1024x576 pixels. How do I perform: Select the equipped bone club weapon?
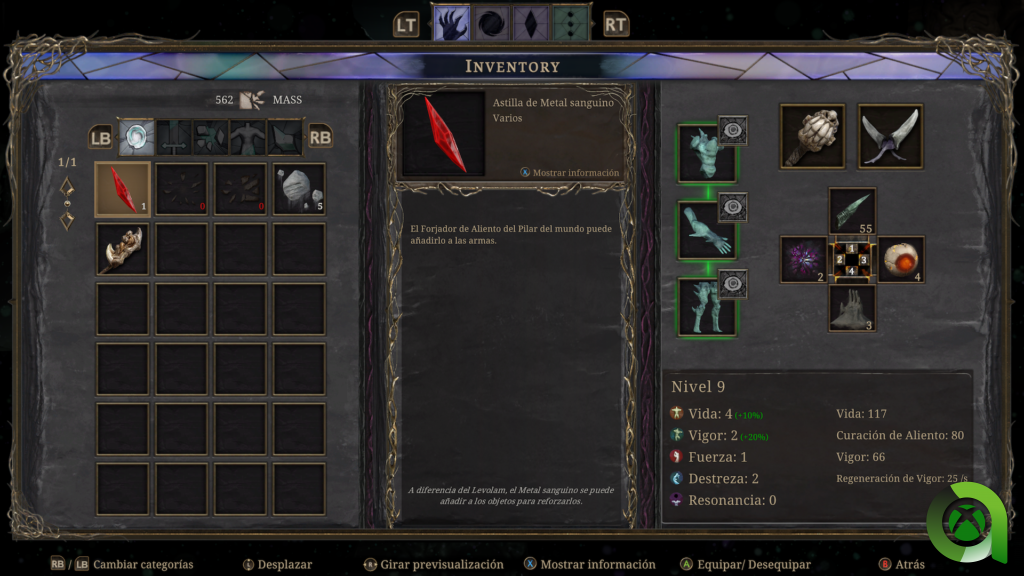tap(812, 136)
